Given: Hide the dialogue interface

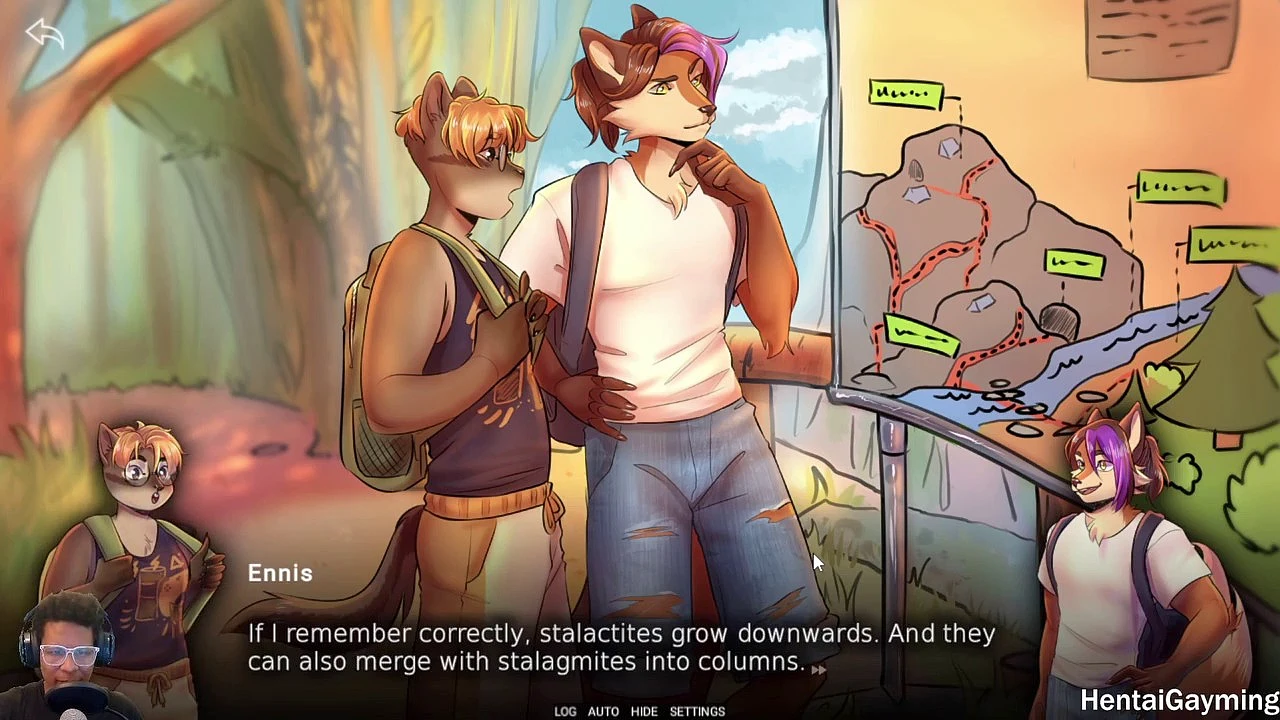Looking at the screenshot, I should 644,711.
